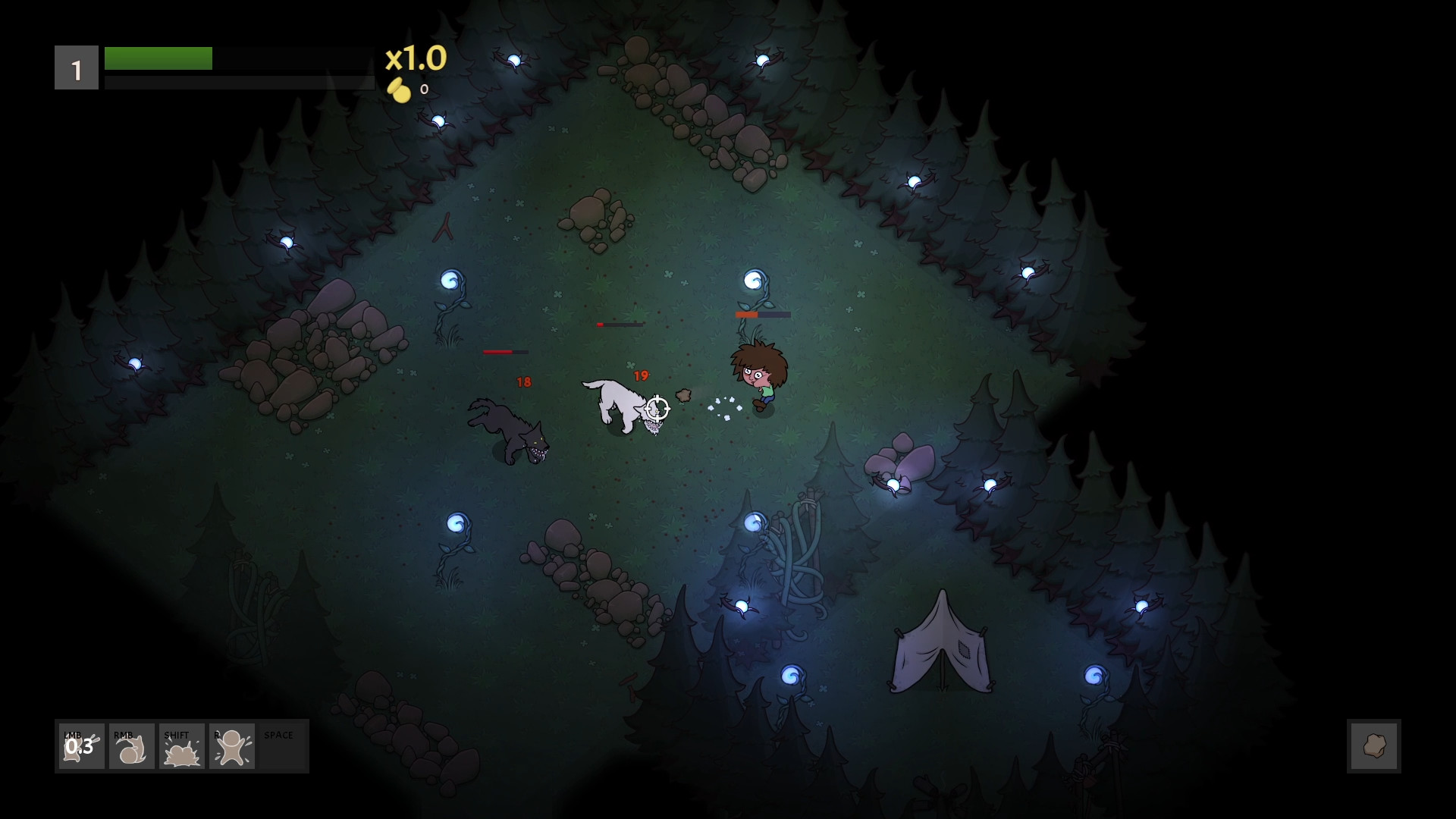1456x819 pixels.
Task: Trigger the R arms-raised figure ability
Action: click(231, 747)
